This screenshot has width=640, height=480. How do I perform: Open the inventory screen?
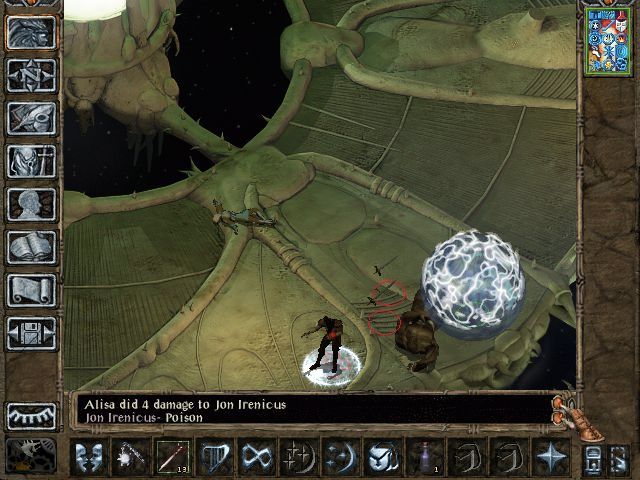coord(31,161)
